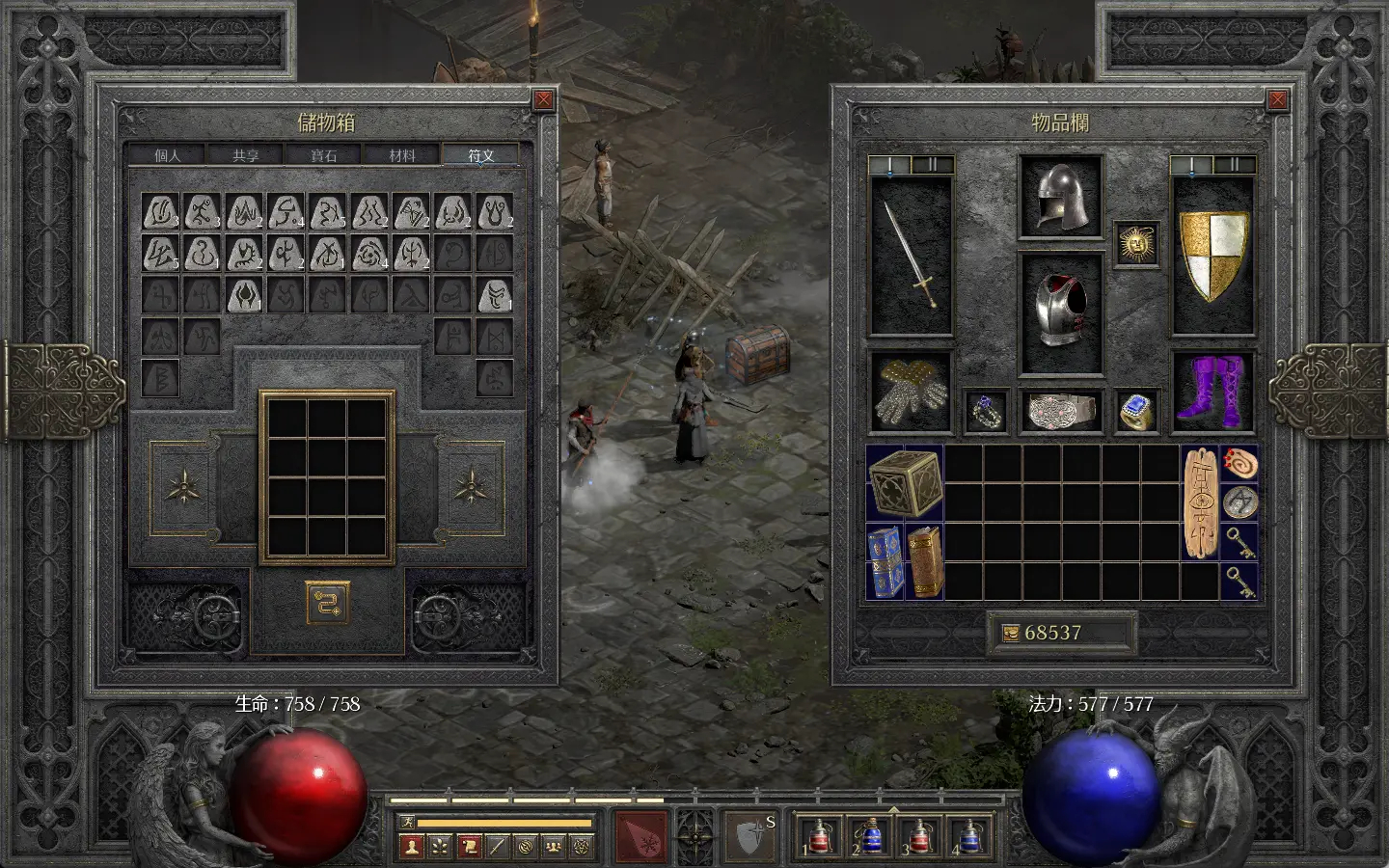The width and height of the screenshot is (1389, 868).
Task: Click the jeweled belt slot
Action: tap(1060, 411)
